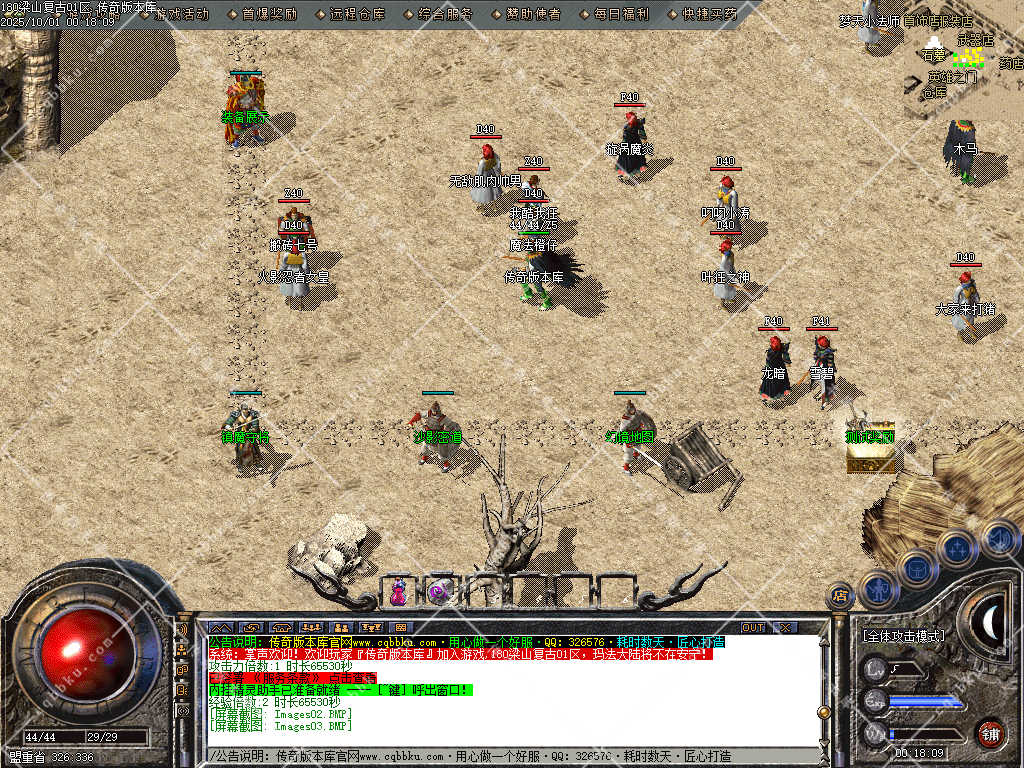Viewport: 1024px width, 768px height.
Task: Click the small gold 店 shop button
Action: coord(840,597)
